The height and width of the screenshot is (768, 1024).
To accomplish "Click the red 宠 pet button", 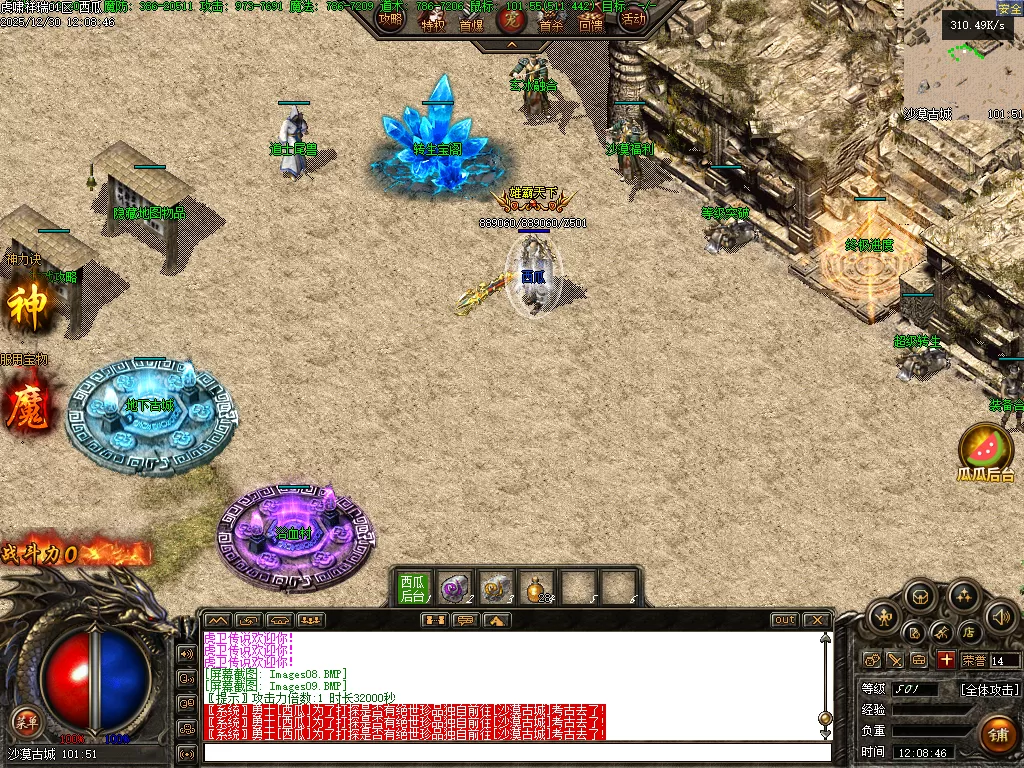I will pos(511,18).
